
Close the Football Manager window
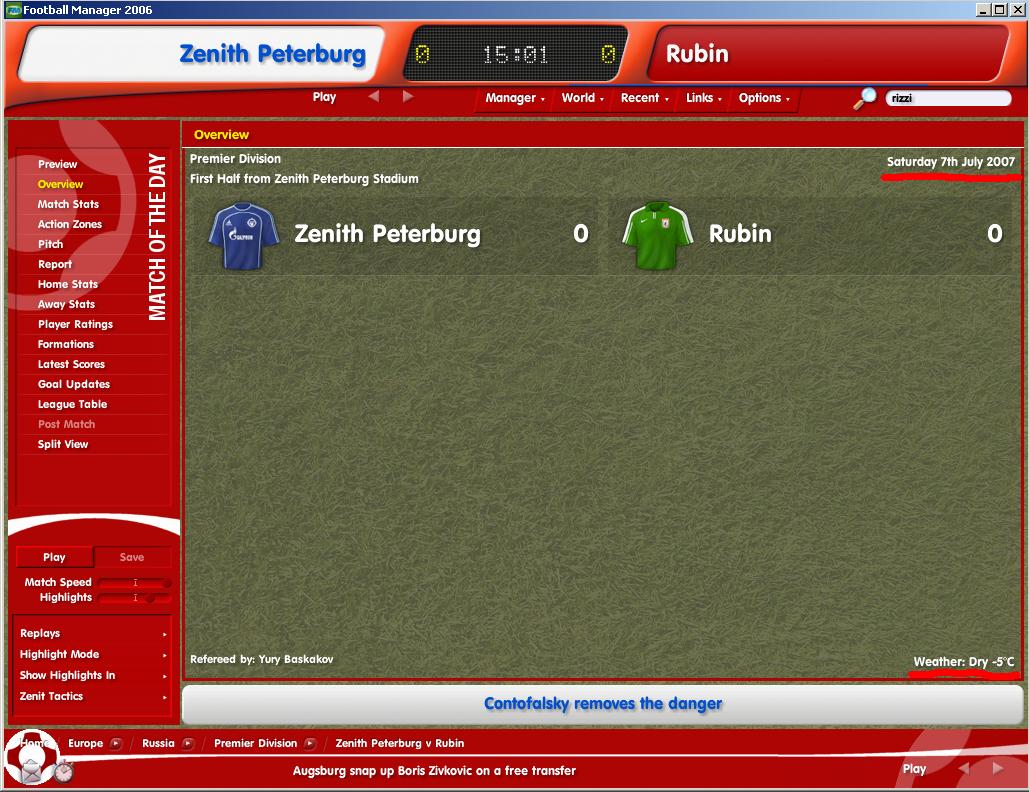[1016, 10]
